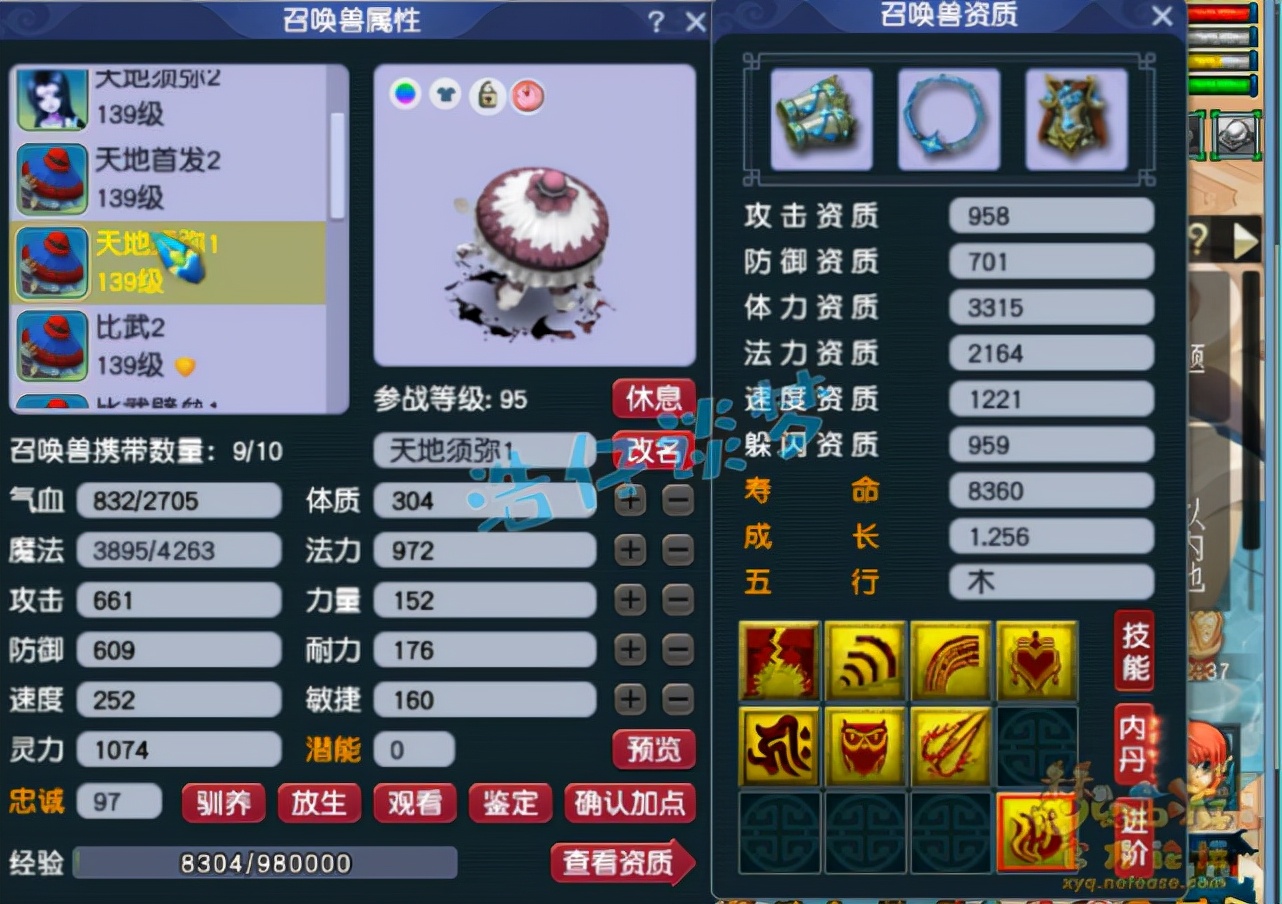Click the rainbow arc skill icon
1282x904 pixels.
[950, 660]
